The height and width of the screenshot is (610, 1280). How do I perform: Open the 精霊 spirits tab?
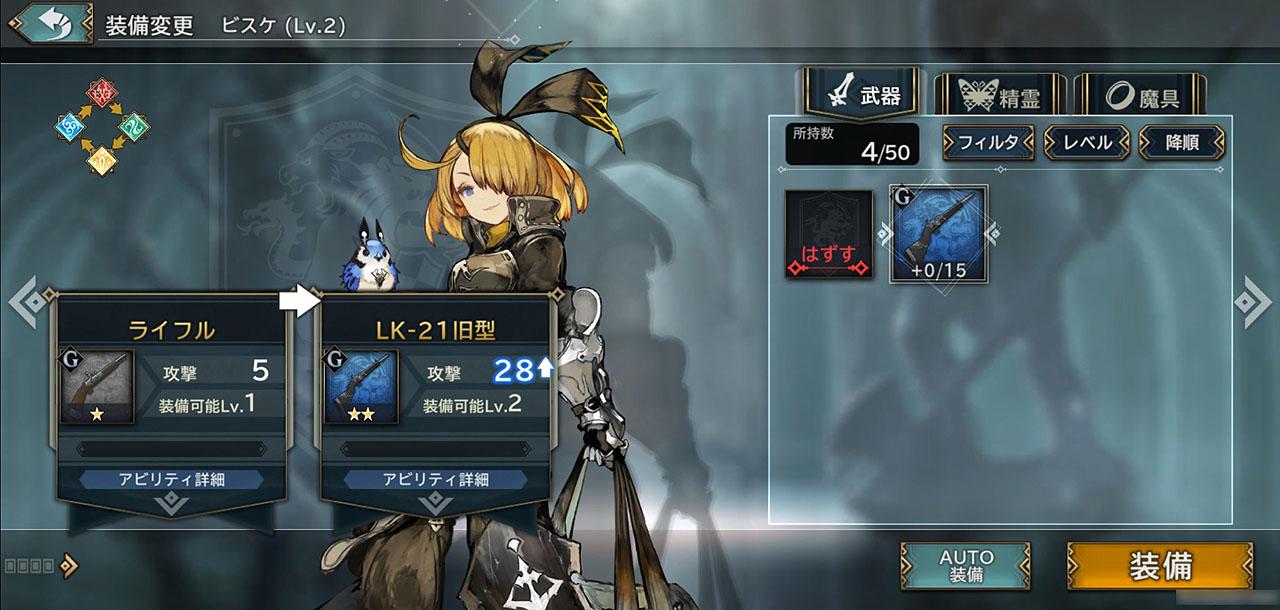997,97
